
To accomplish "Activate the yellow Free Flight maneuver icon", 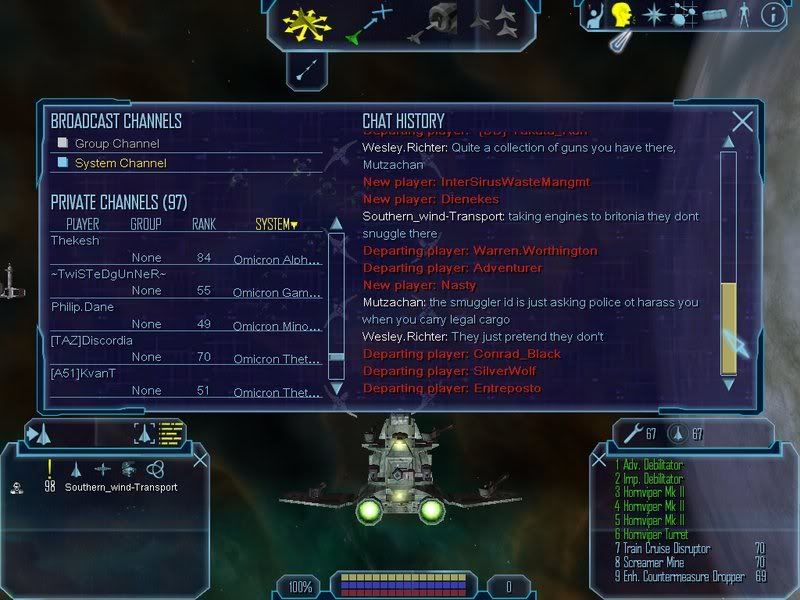I will click(x=306, y=22).
